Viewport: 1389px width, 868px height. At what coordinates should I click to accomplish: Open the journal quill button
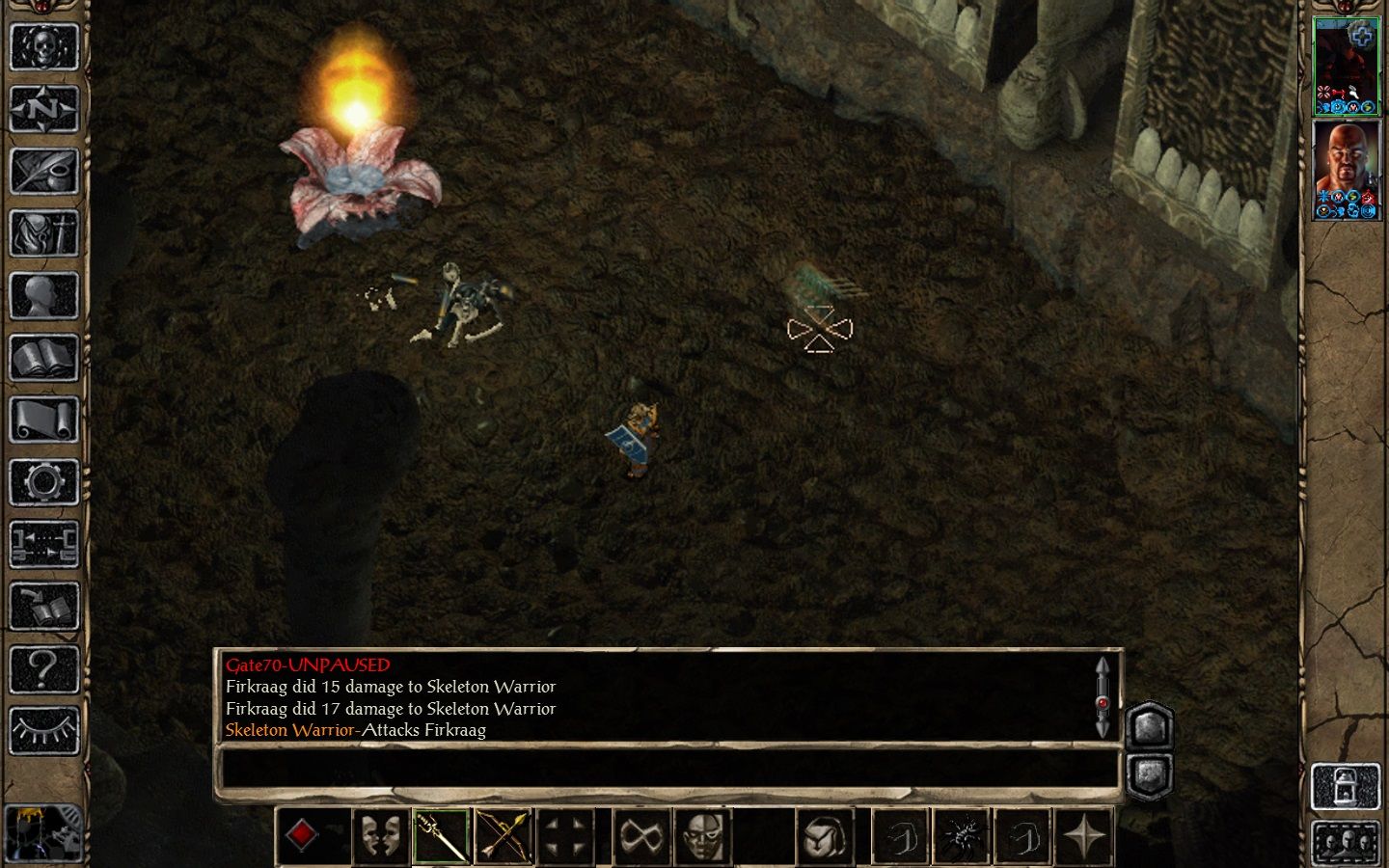(x=43, y=171)
